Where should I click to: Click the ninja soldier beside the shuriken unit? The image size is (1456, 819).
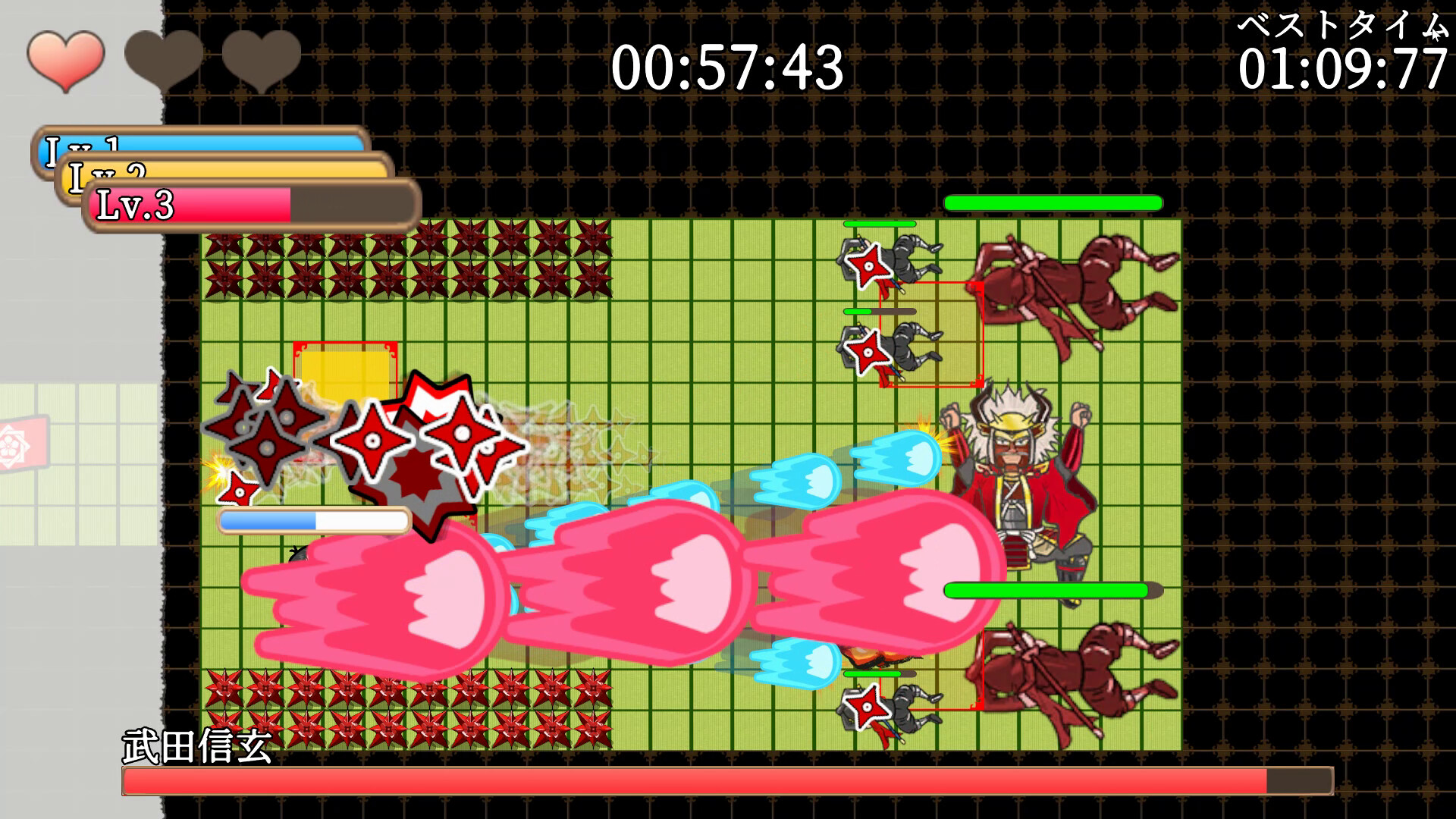(x=910, y=258)
